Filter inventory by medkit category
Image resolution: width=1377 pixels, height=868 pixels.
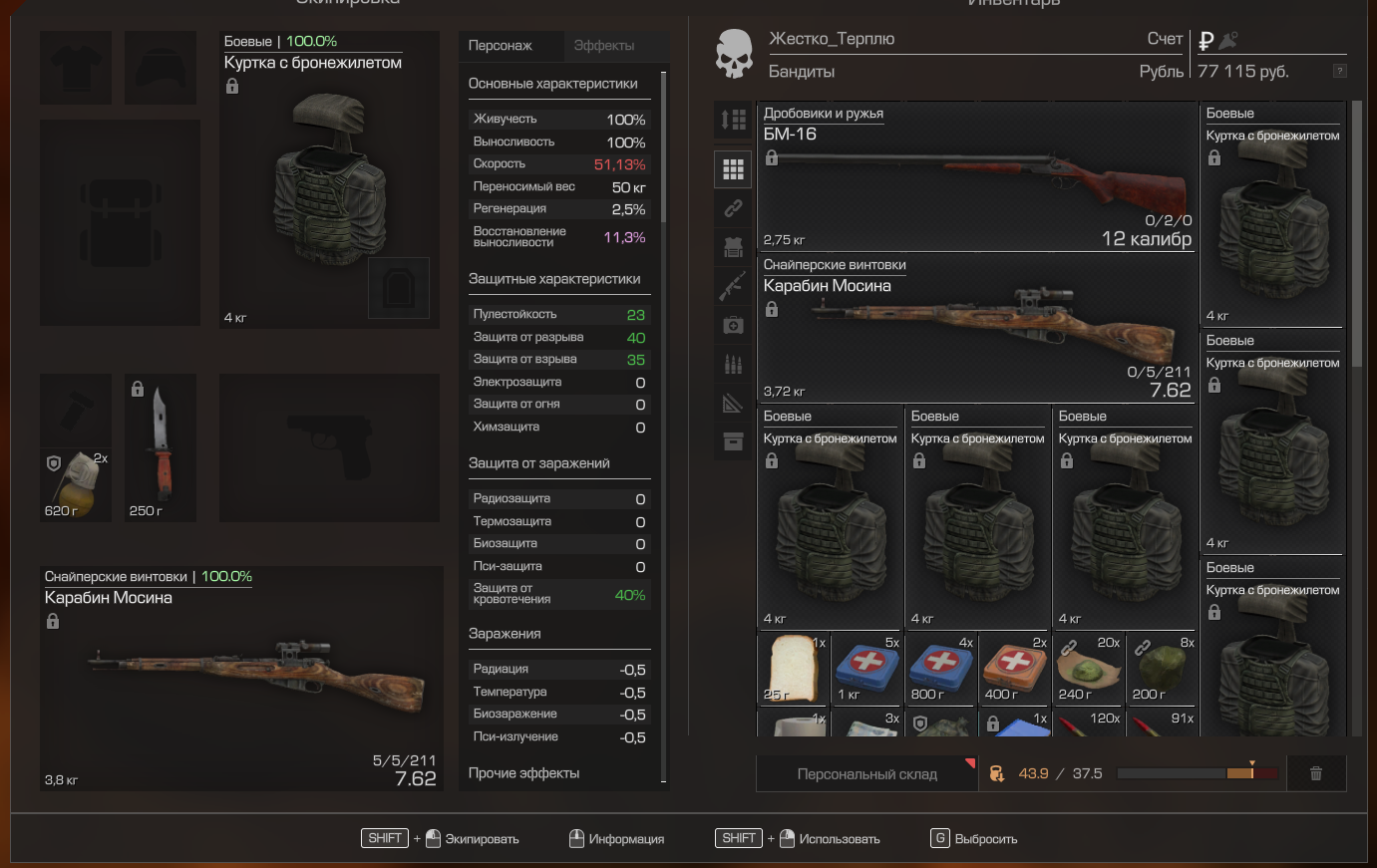click(x=733, y=325)
